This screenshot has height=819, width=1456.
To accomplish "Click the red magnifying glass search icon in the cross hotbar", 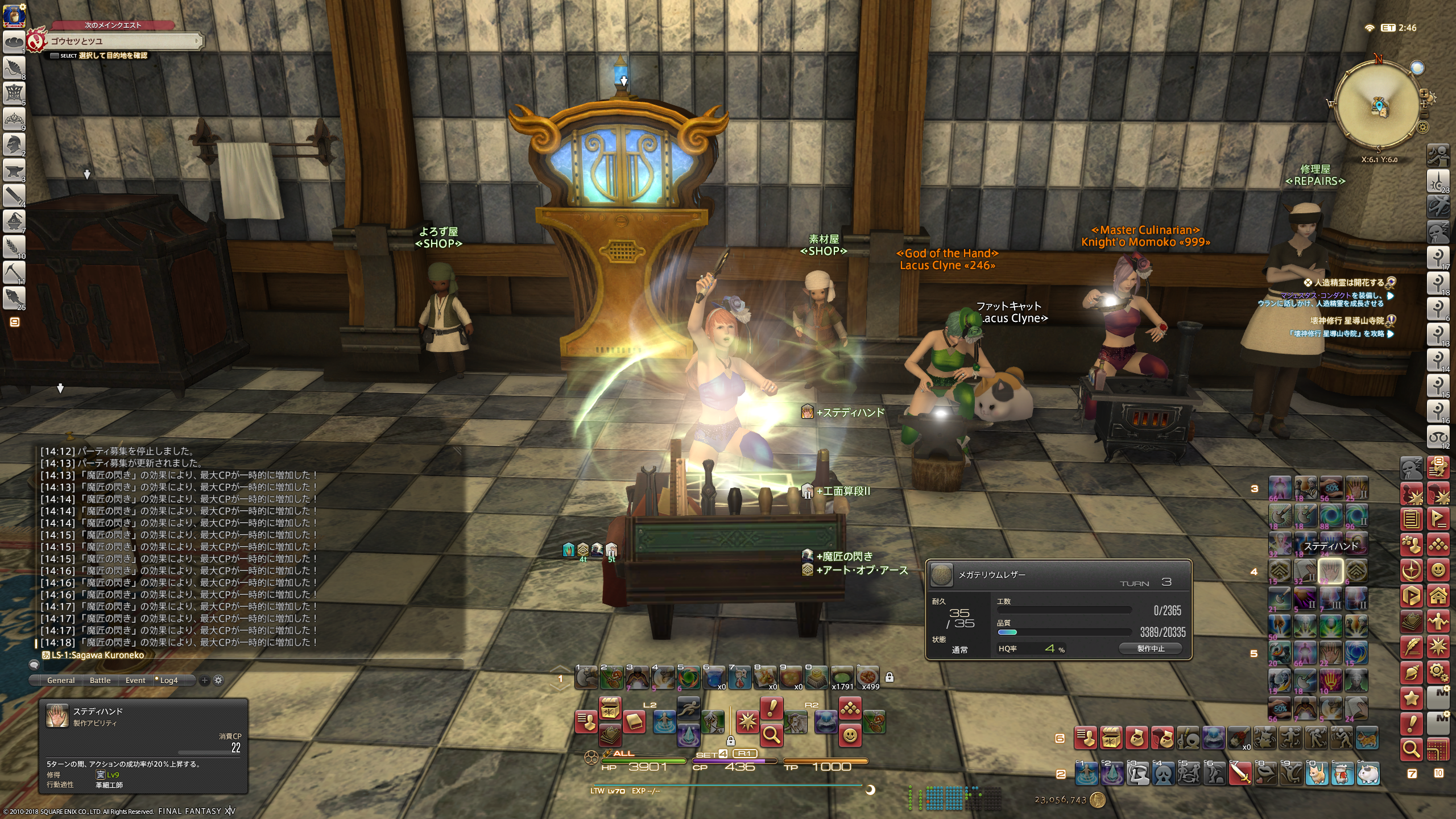I will point(771,736).
